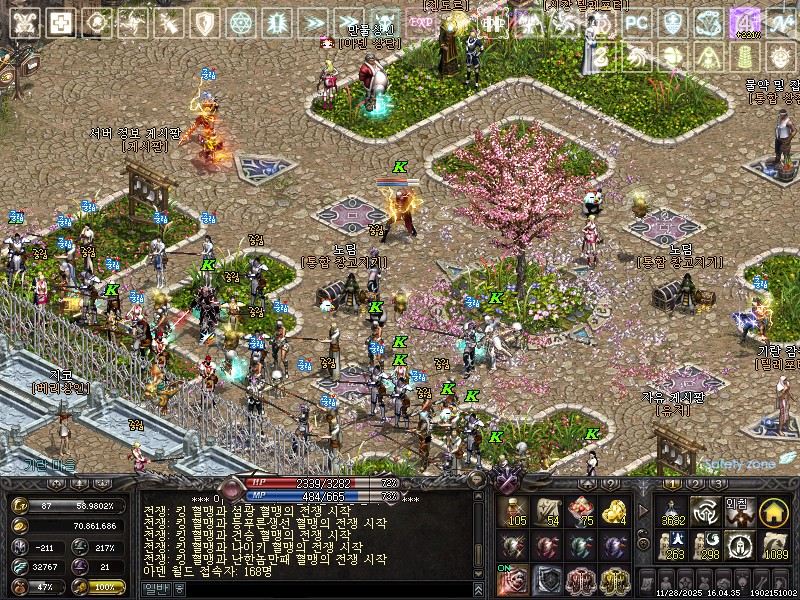Activate the gray shield skill slot
Viewport: 800px width, 600px height.
pyautogui.click(x=548, y=581)
